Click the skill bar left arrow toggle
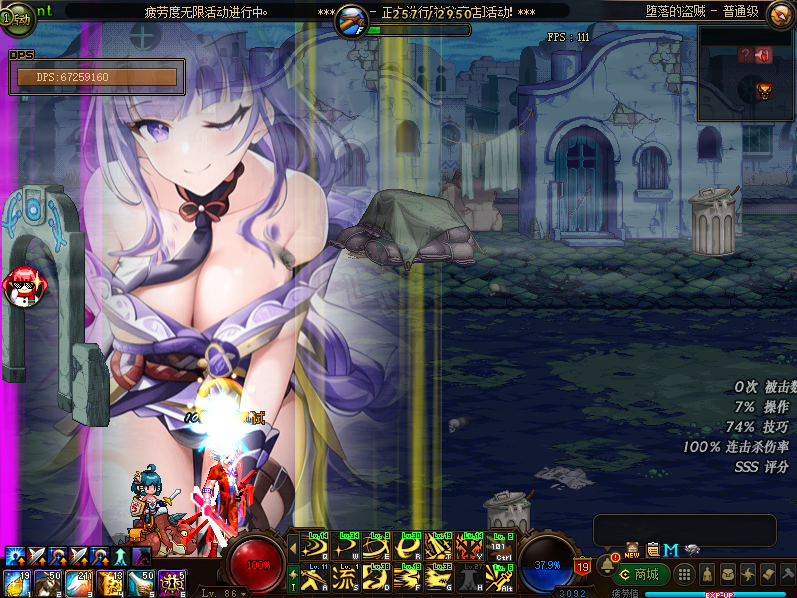The width and height of the screenshot is (797, 598). click(293, 547)
